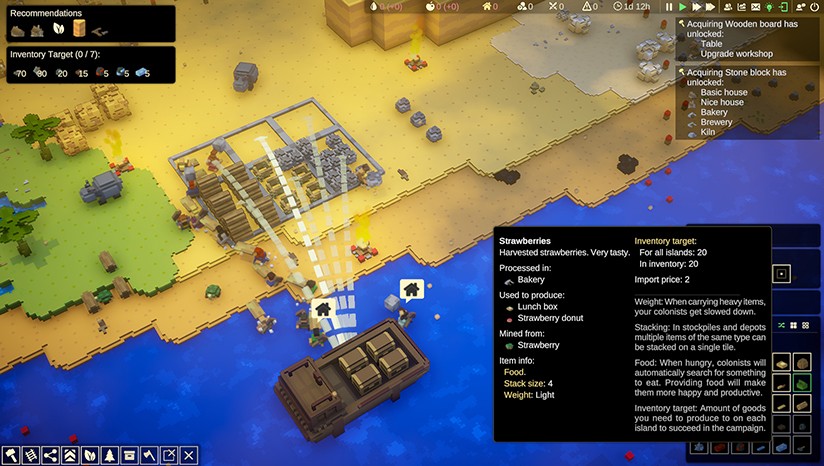This screenshot has height=466, width=824.
Task: Pause the game simulation
Action: coord(670,7)
